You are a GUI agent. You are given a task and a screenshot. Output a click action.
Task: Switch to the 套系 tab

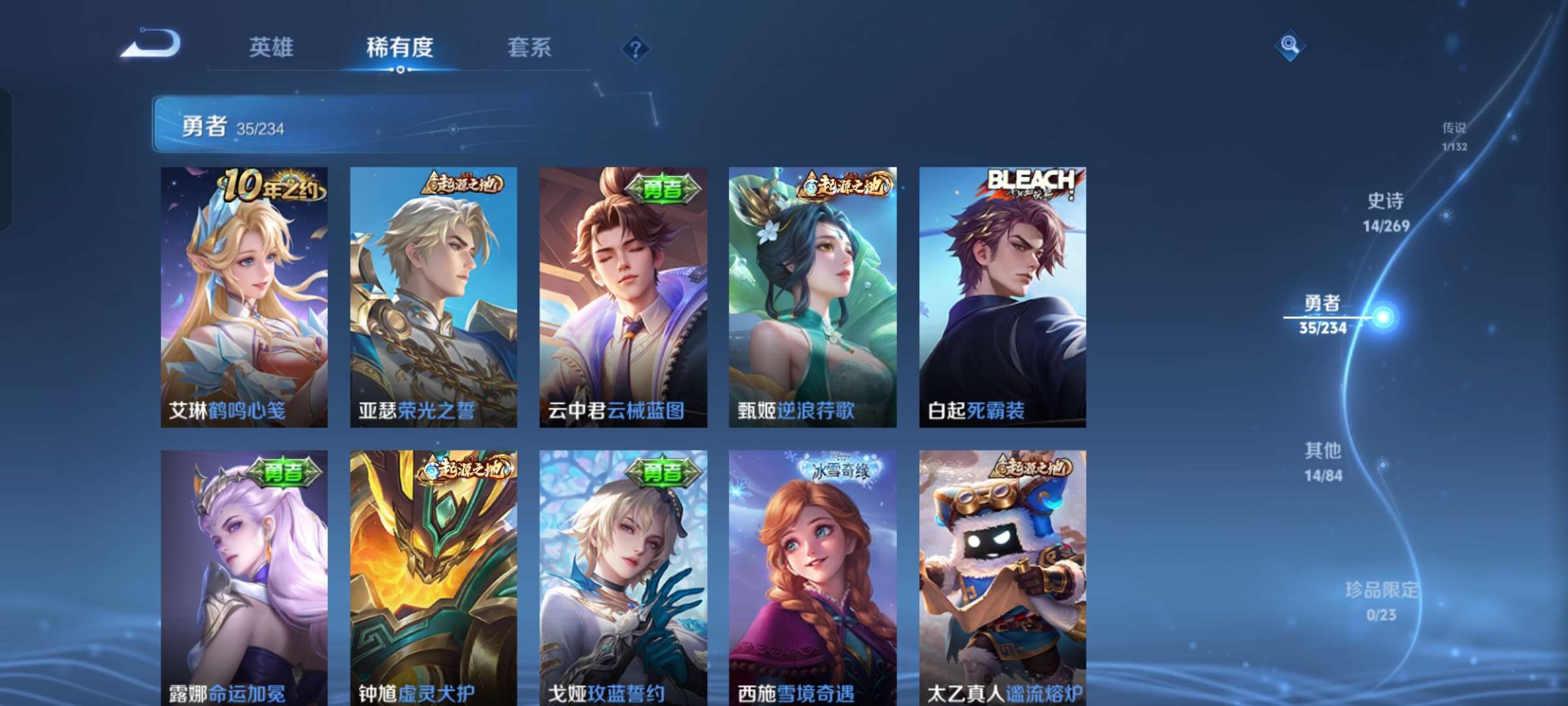click(529, 48)
